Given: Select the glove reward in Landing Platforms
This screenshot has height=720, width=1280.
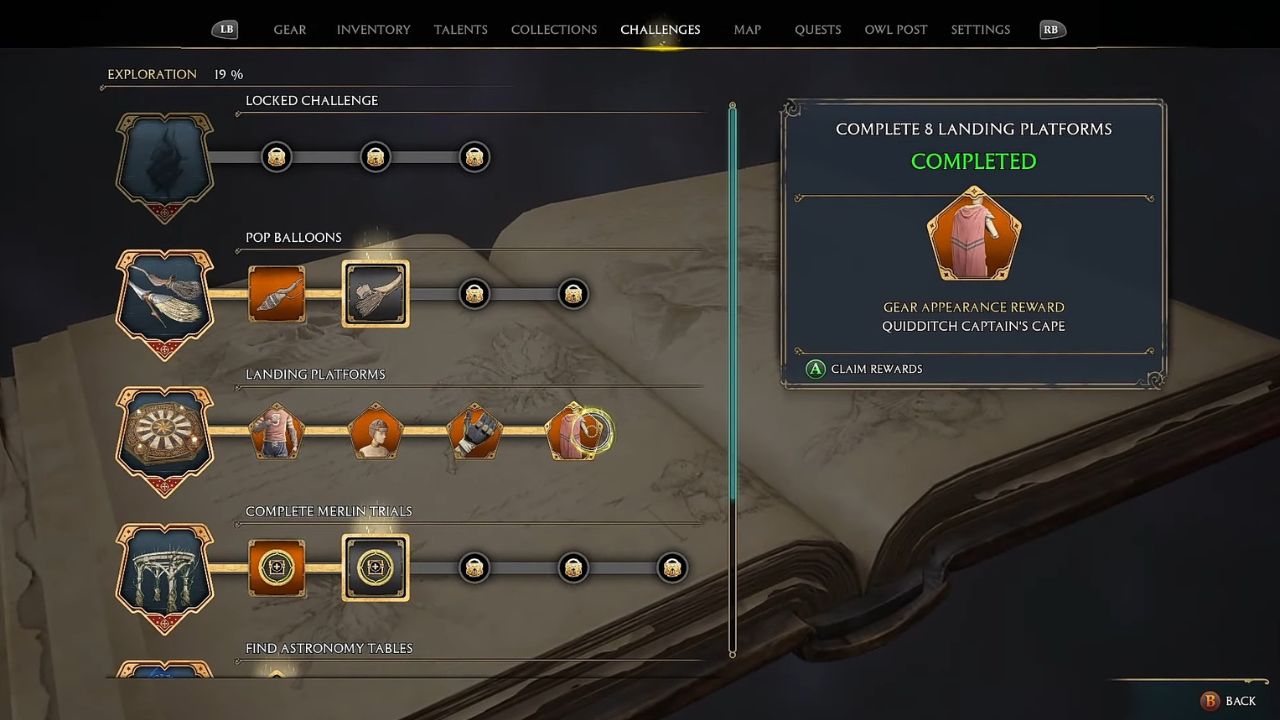Looking at the screenshot, I should tap(475, 432).
